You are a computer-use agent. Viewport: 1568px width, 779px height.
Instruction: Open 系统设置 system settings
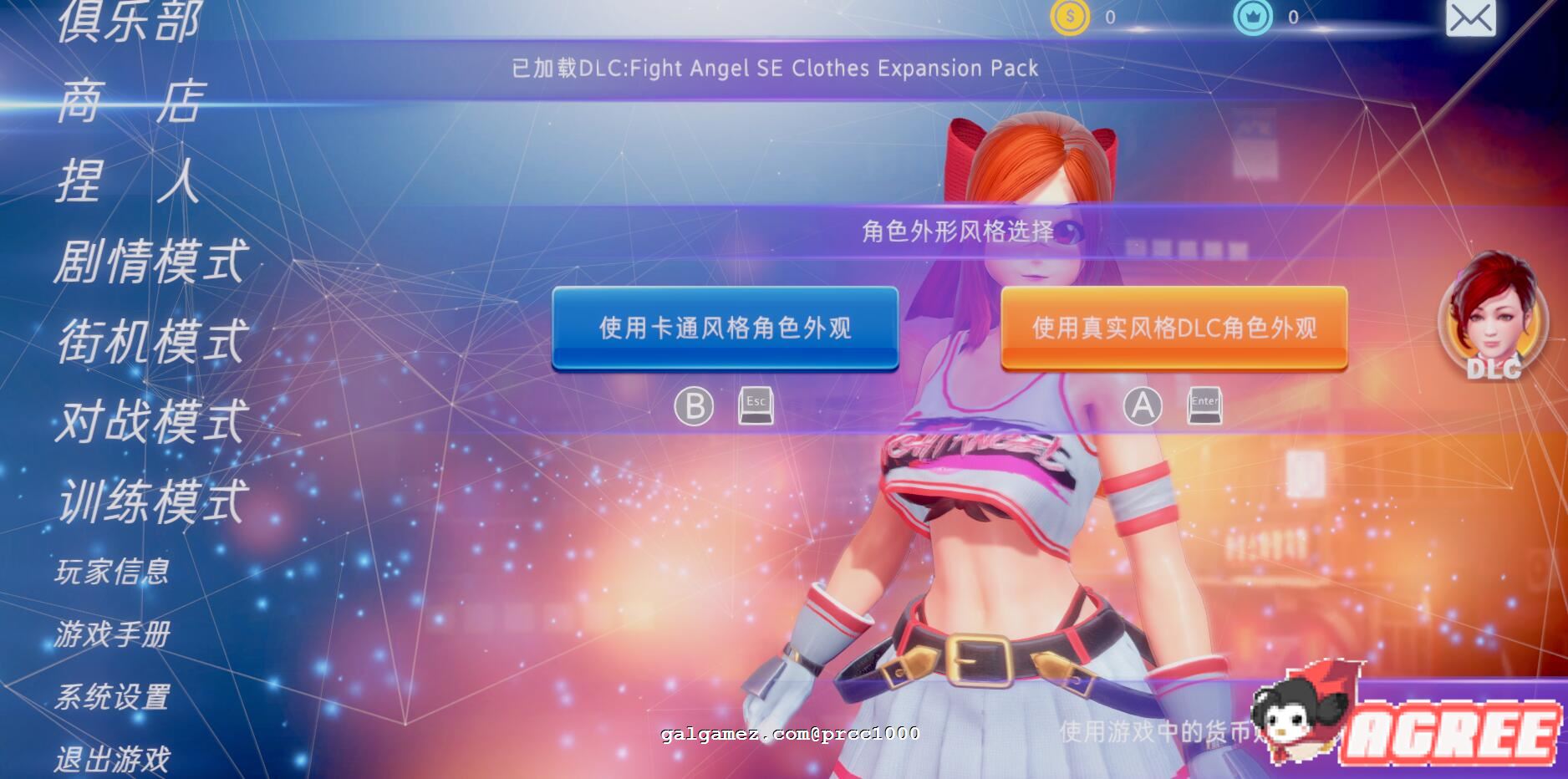point(113,696)
